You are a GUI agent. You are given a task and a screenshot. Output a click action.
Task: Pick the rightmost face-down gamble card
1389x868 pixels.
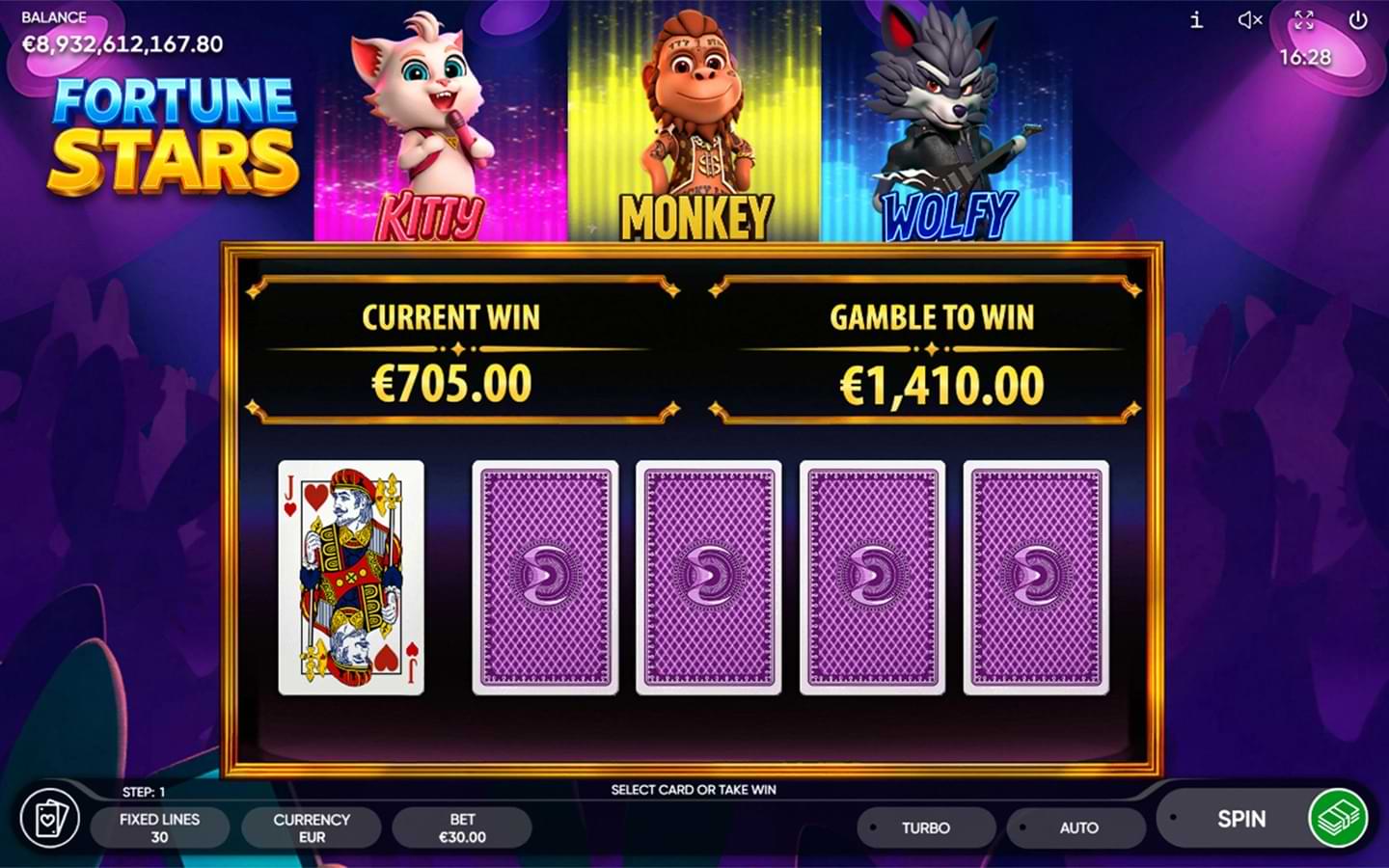point(1035,576)
